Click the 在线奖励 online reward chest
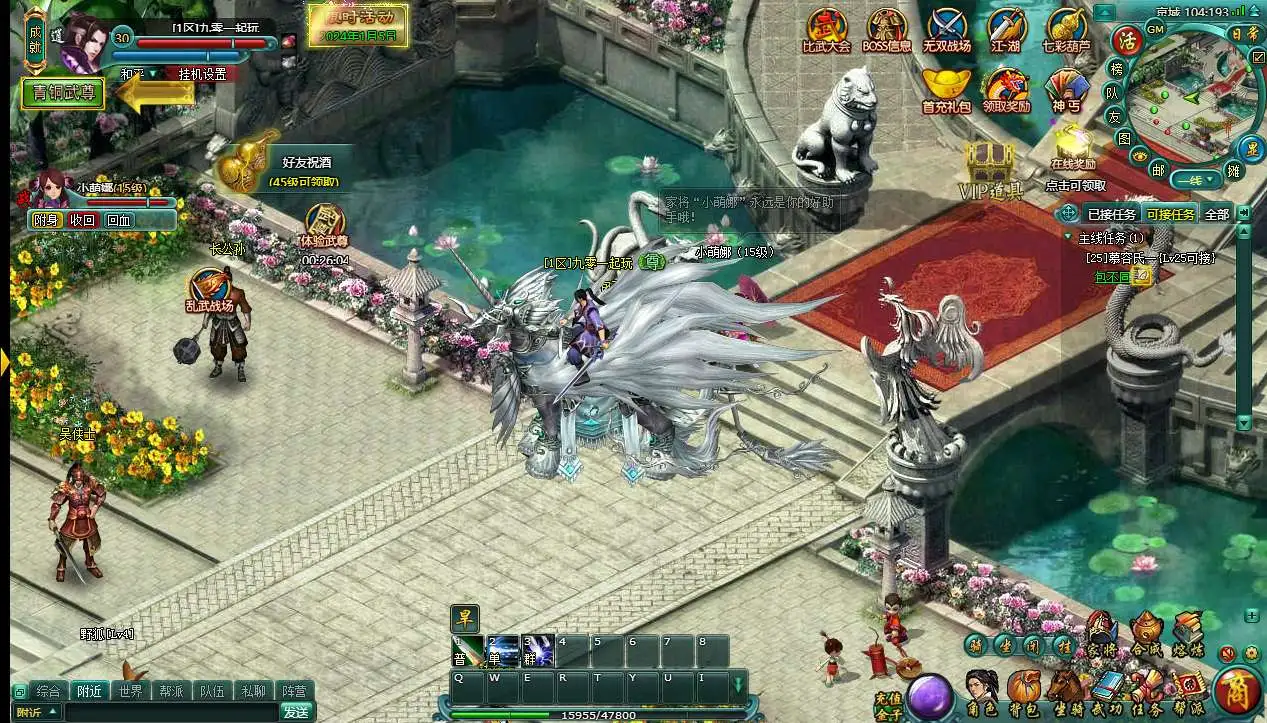The image size is (1267, 723). 1074,146
